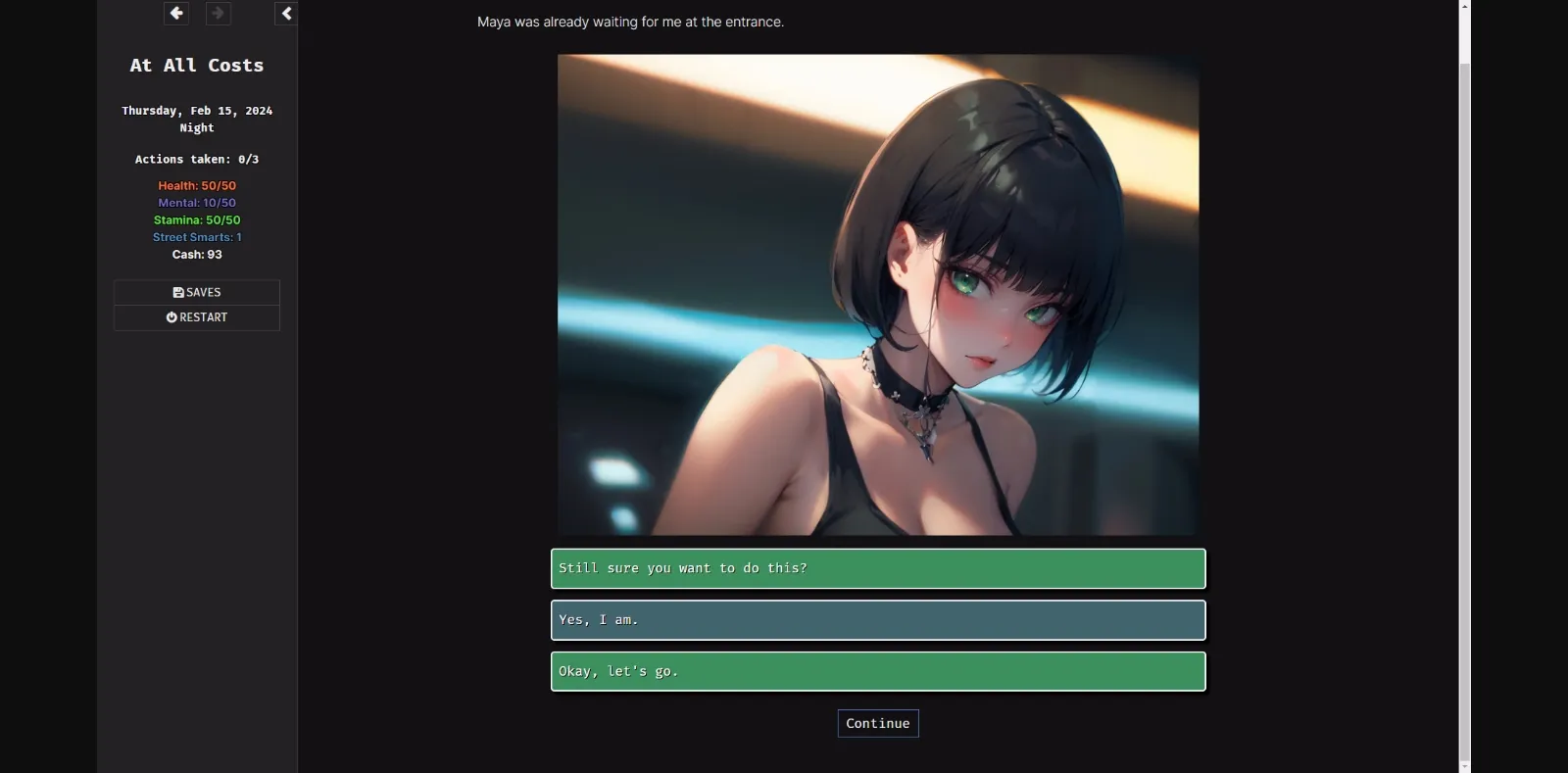Click the Maya character image

[x=878, y=294]
